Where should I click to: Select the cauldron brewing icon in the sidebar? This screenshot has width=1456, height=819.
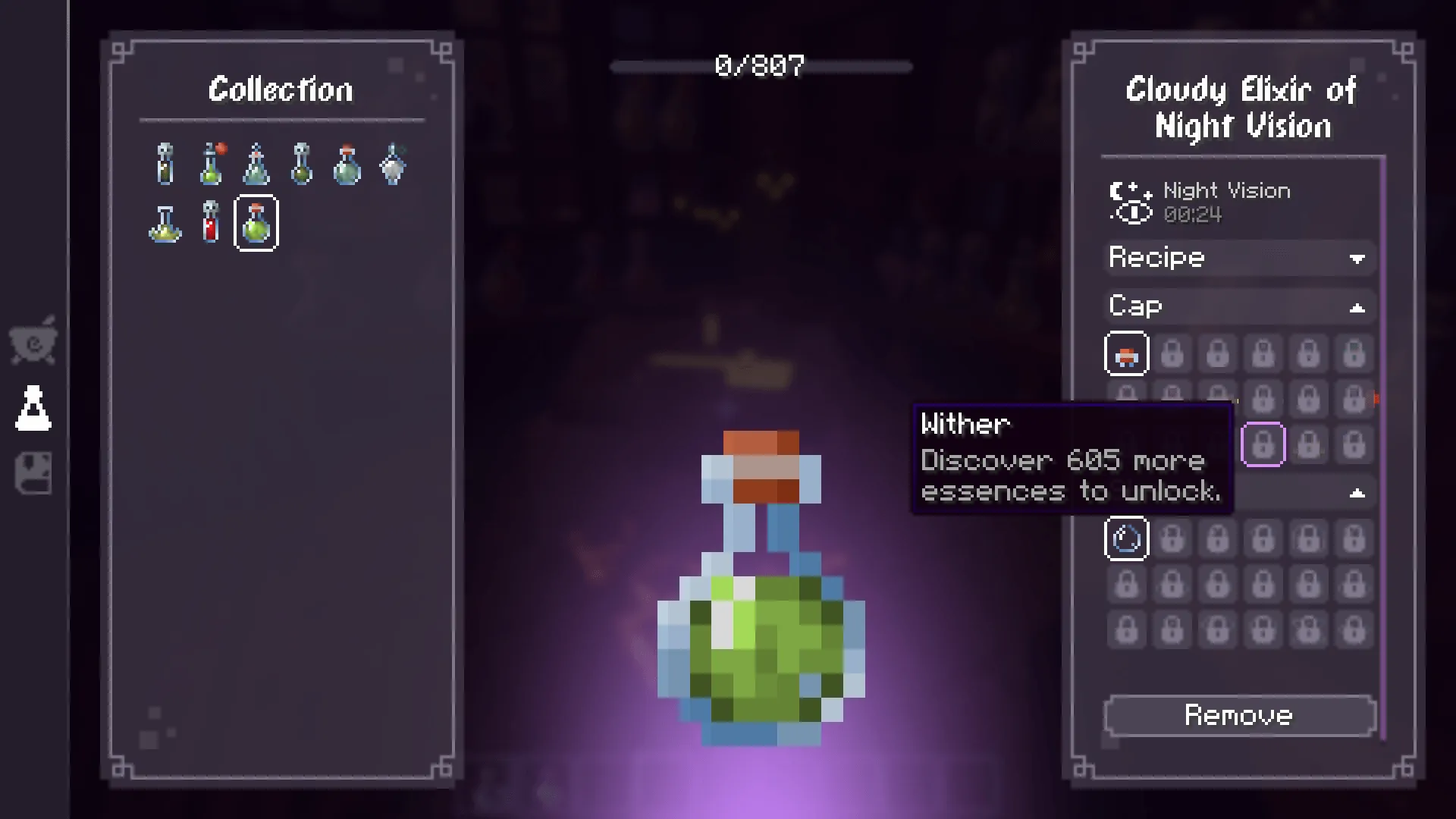[x=33, y=341]
